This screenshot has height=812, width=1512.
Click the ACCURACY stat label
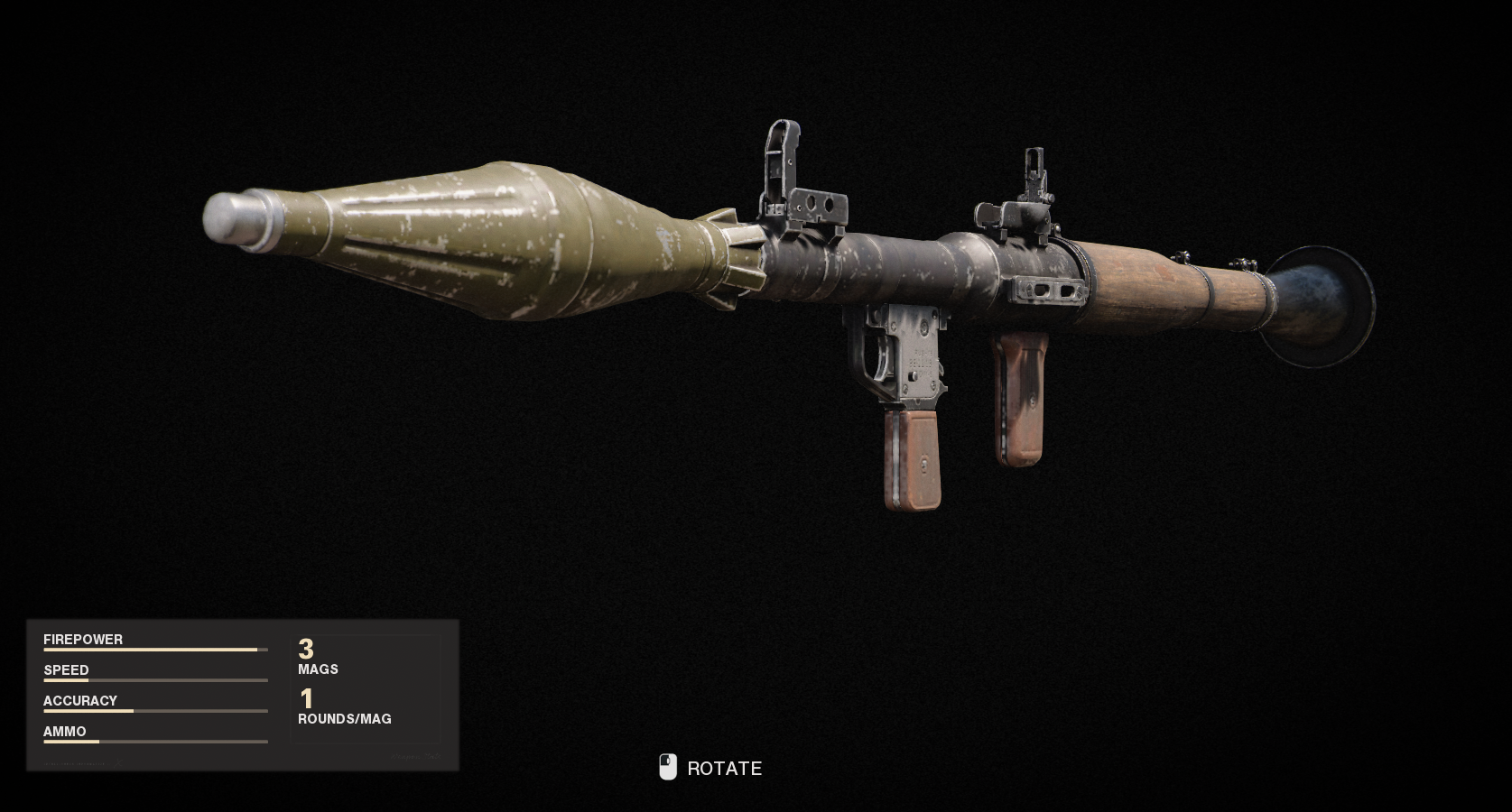(80, 700)
